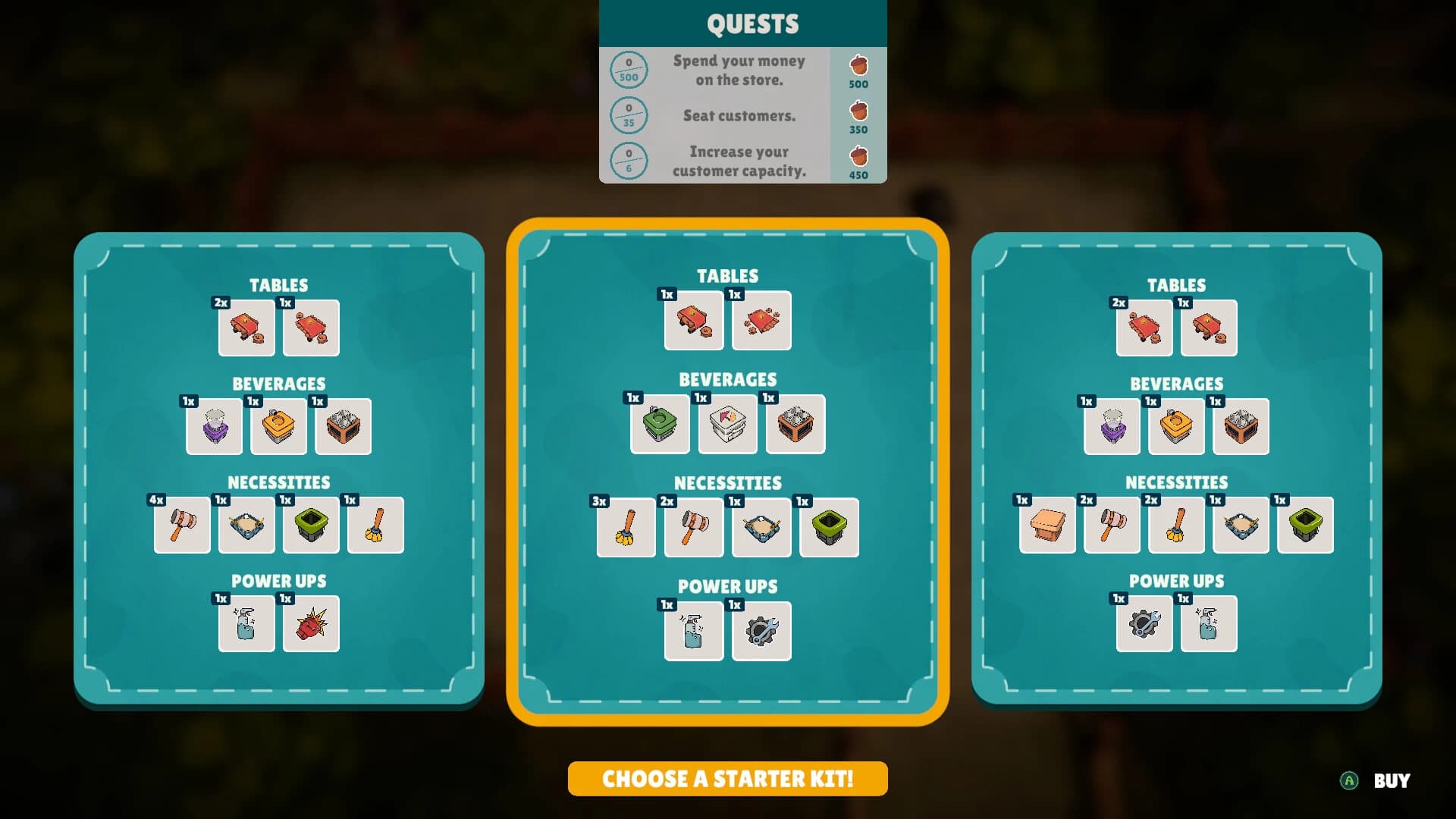Viewport: 1456px width, 819px height.
Task: Click the 0/500 quest progress circle
Action: tap(629, 69)
